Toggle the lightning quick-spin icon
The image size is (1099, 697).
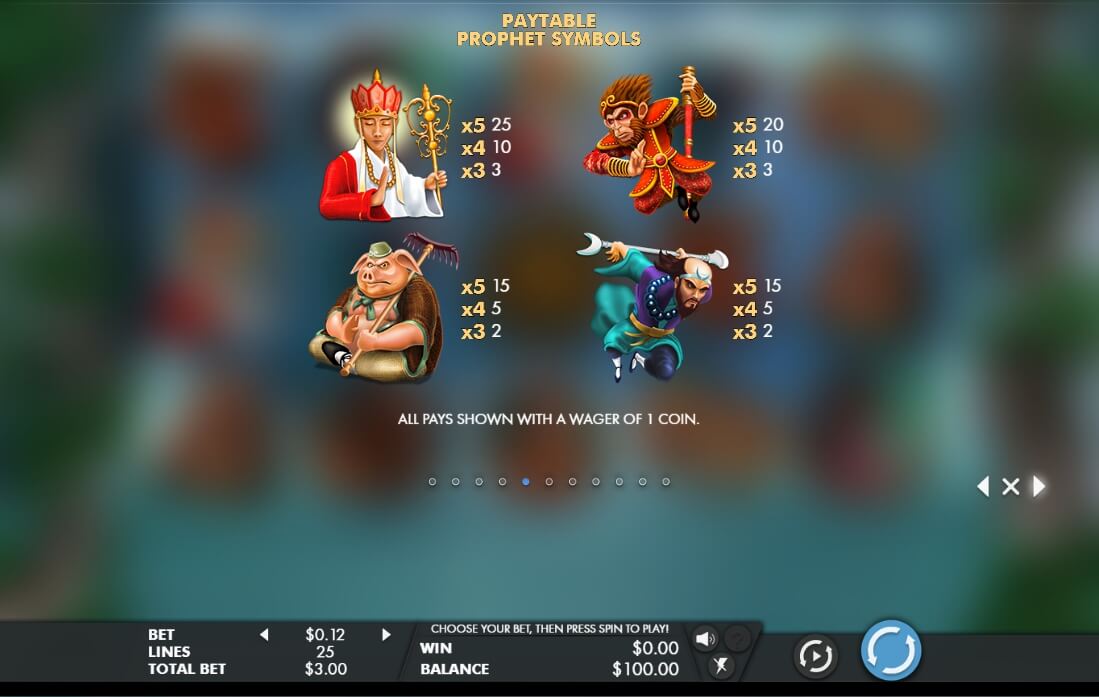720,666
